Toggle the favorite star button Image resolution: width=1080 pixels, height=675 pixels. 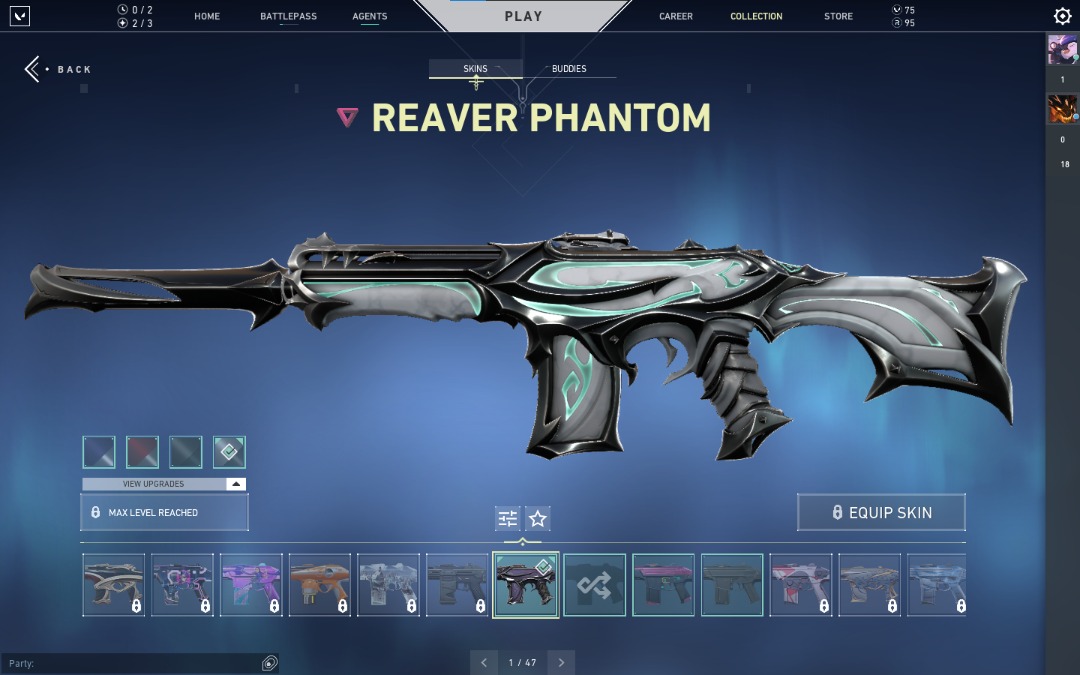pos(538,518)
